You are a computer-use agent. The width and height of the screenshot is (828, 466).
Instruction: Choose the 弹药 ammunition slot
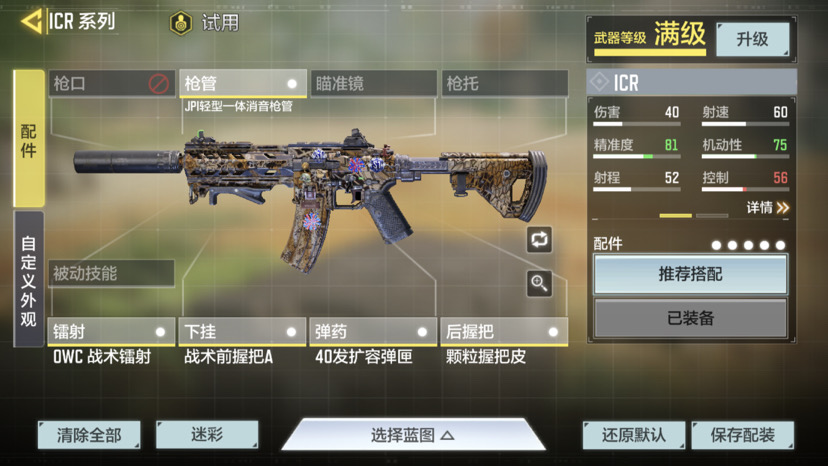[x=373, y=332]
